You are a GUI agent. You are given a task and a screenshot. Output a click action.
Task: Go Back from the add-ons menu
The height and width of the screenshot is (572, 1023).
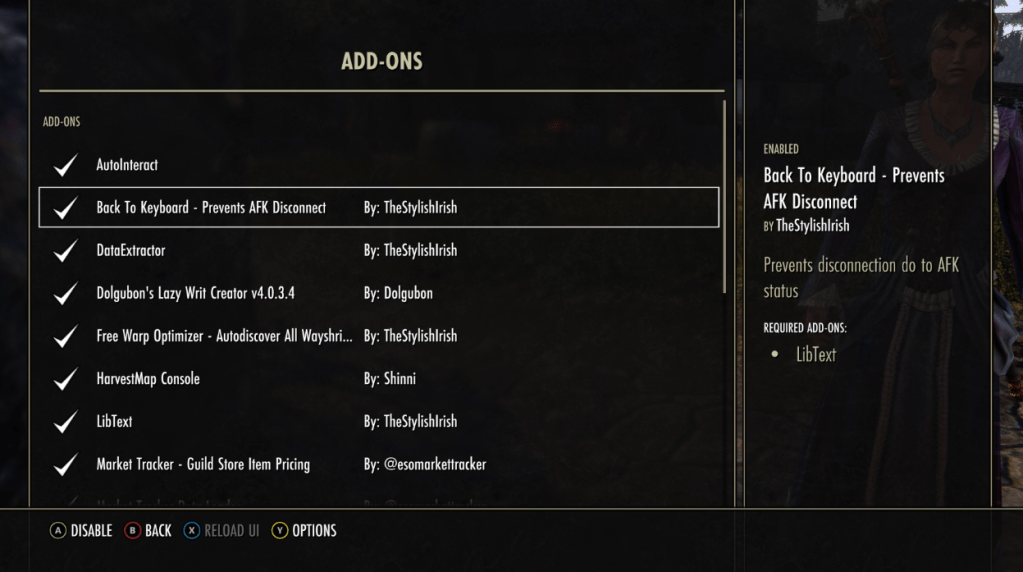click(x=158, y=531)
